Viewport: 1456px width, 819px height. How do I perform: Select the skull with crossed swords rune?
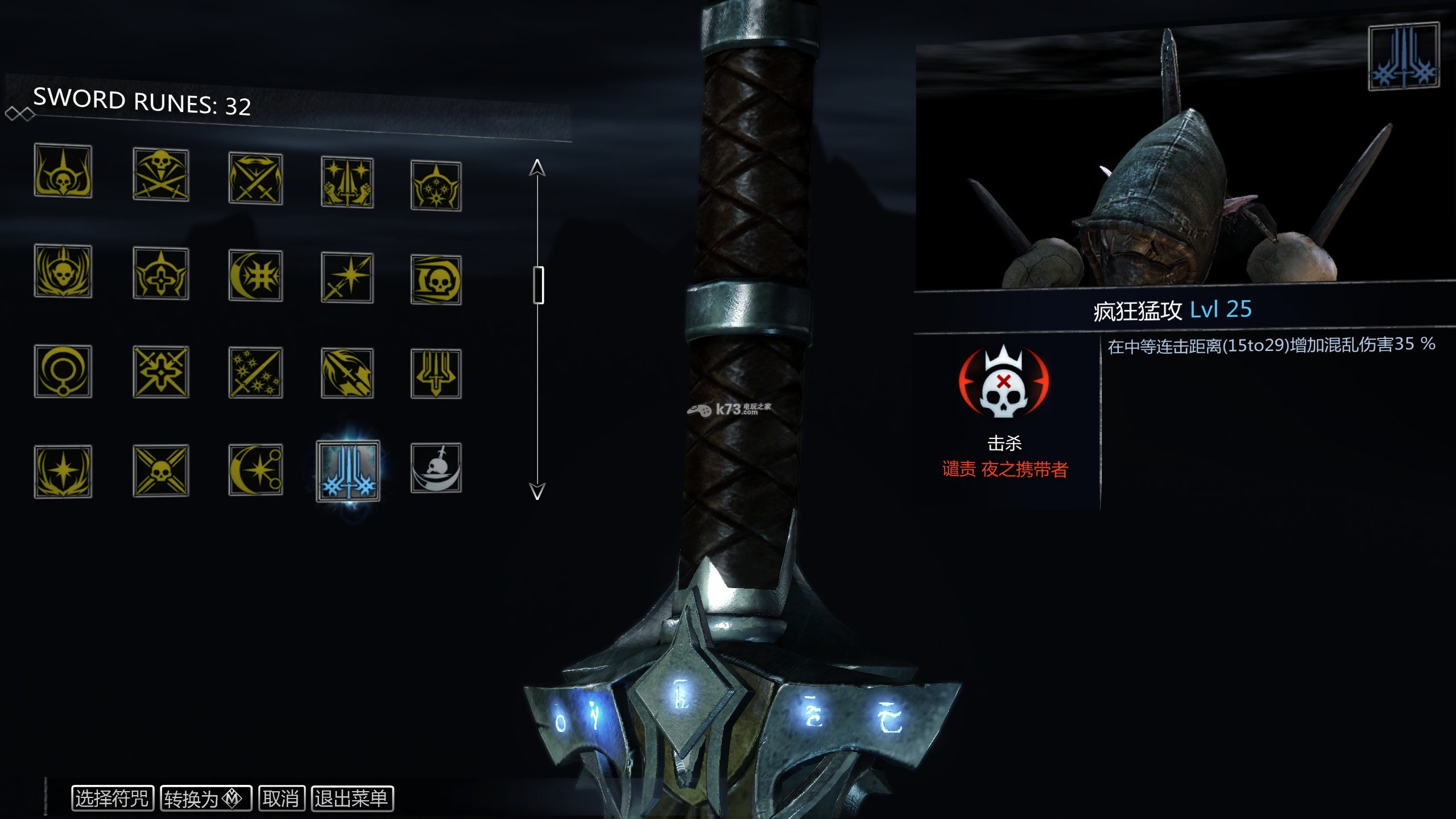pyautogui.click(x=161, y=175)
